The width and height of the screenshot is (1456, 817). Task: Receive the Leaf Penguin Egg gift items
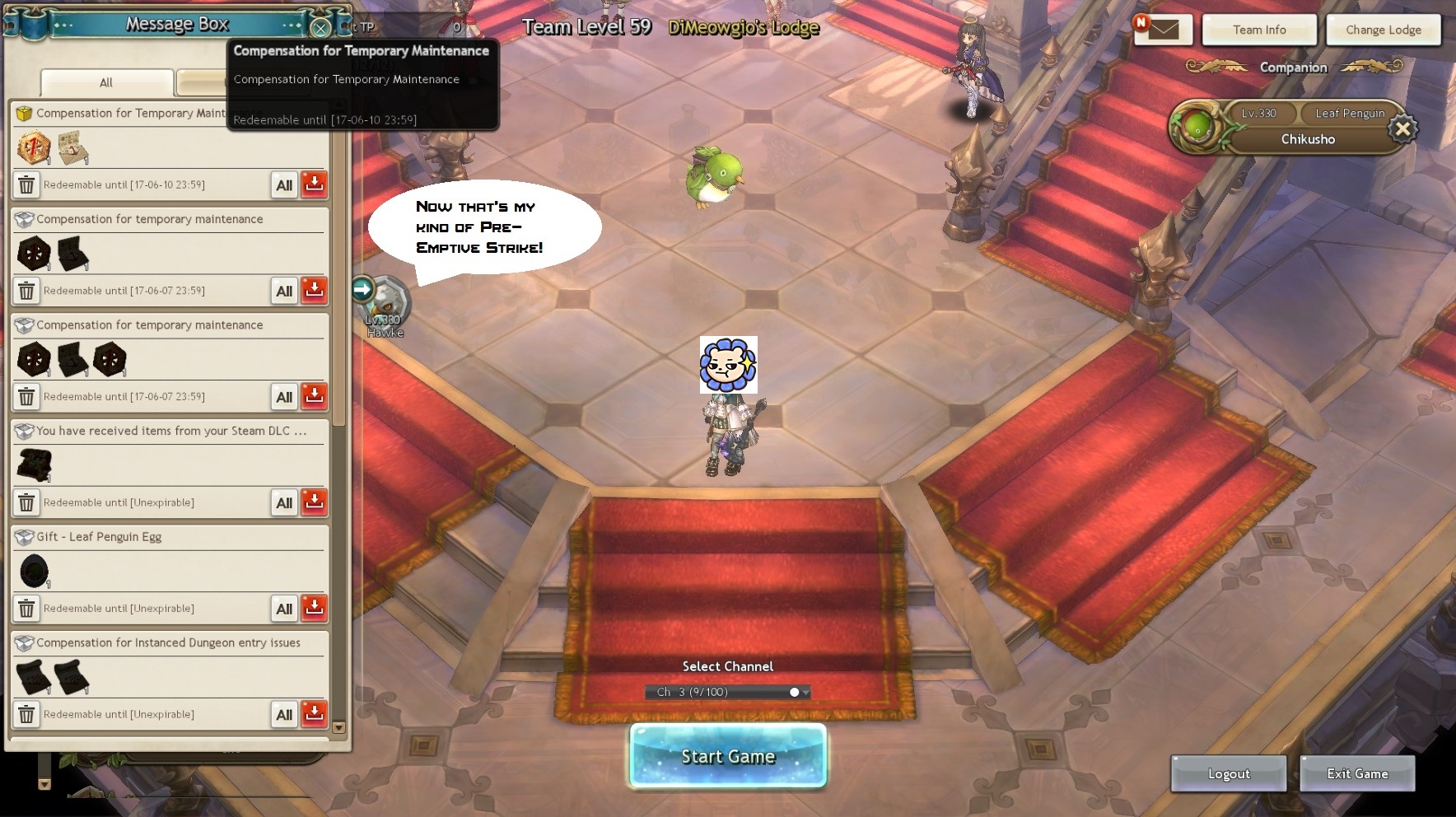pos(314,608)
